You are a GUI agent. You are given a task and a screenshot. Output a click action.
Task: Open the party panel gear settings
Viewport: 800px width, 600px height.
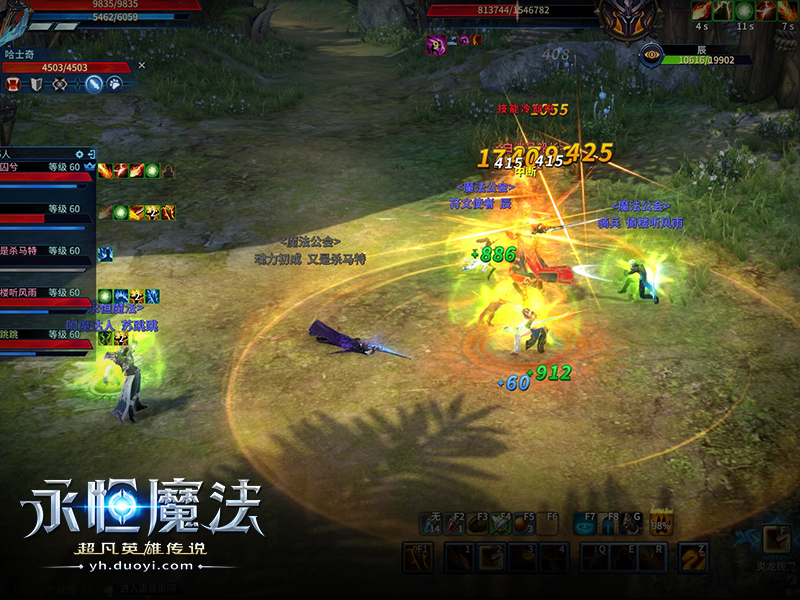point(78,152)
